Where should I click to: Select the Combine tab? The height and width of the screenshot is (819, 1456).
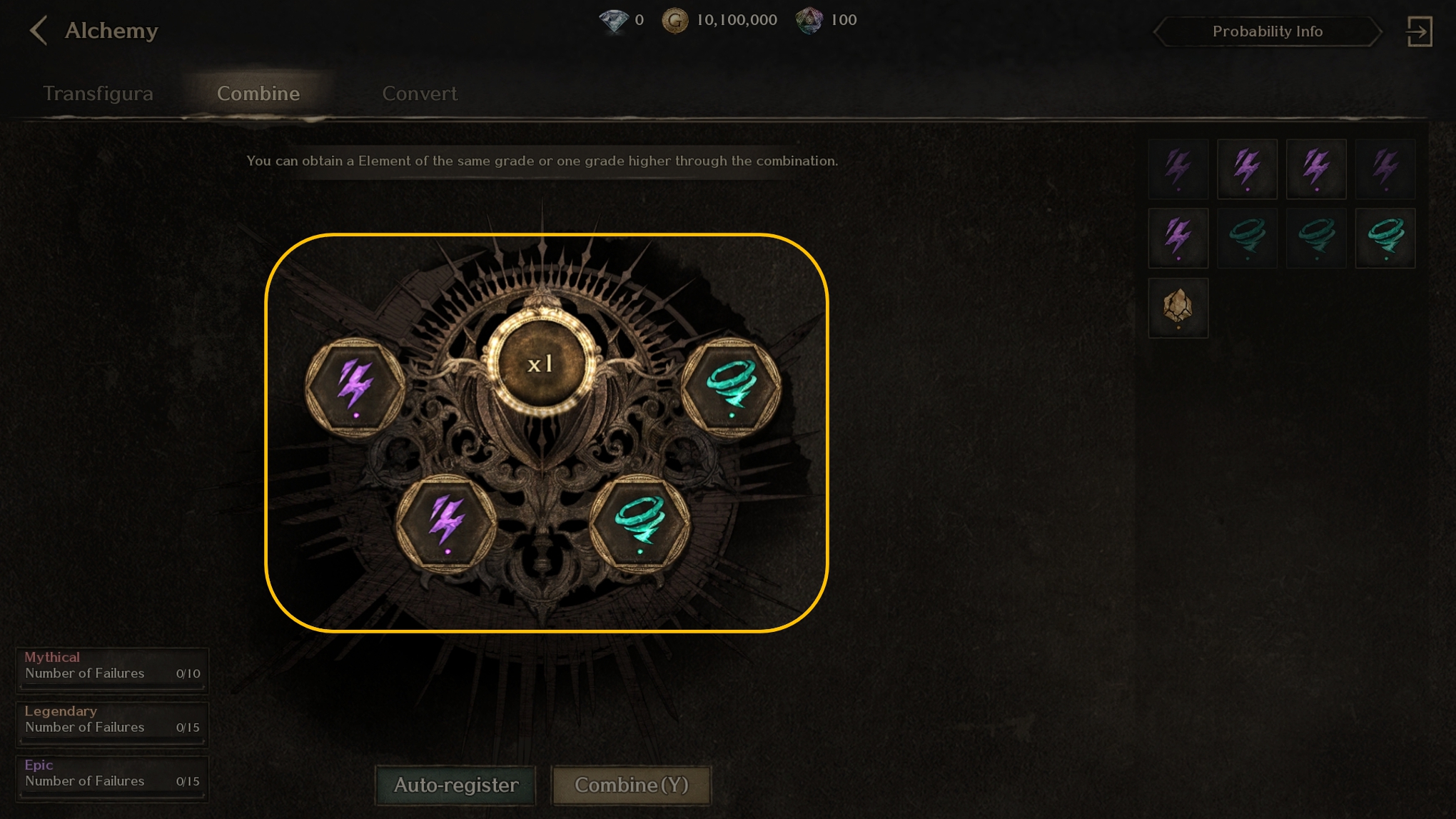tap(258, 94)
